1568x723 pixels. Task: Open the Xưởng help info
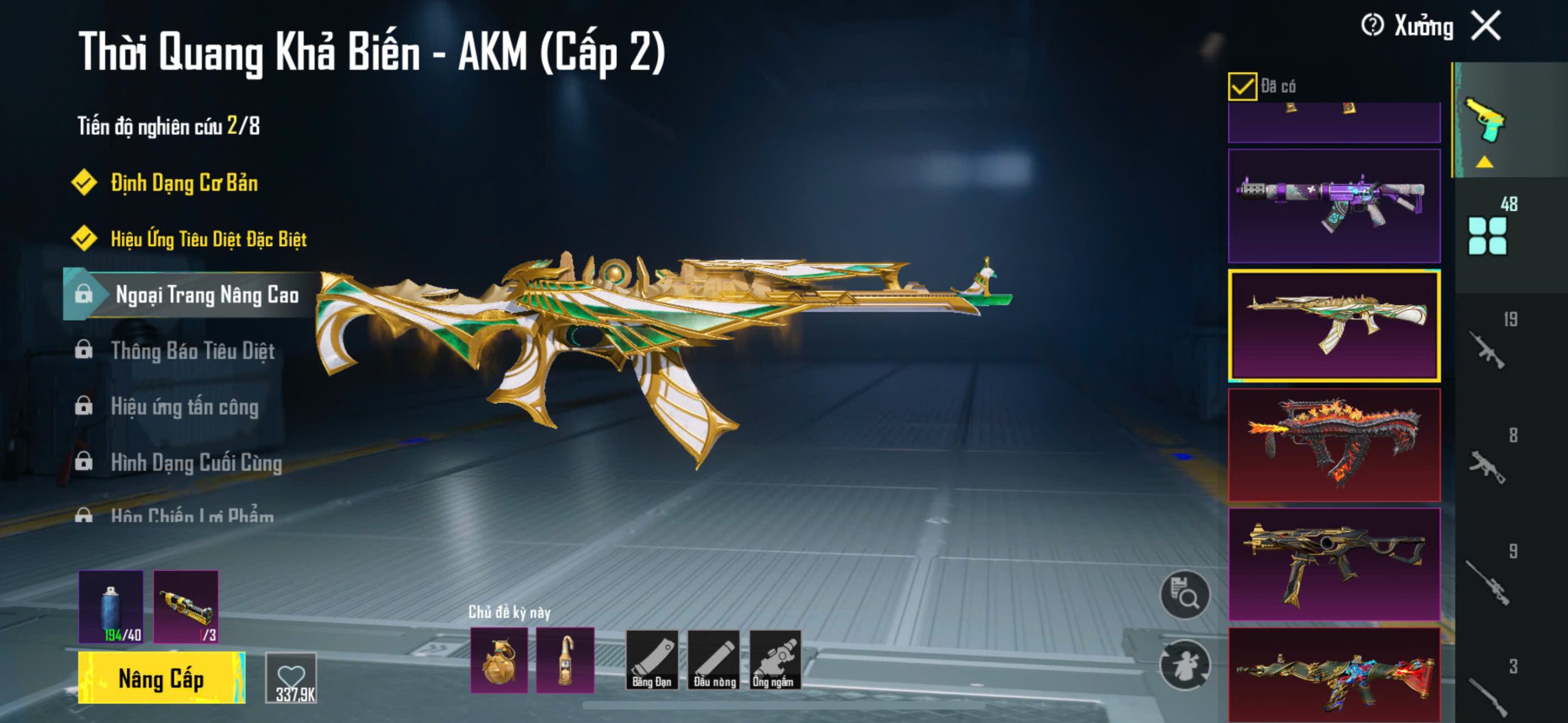[1372, 26]
